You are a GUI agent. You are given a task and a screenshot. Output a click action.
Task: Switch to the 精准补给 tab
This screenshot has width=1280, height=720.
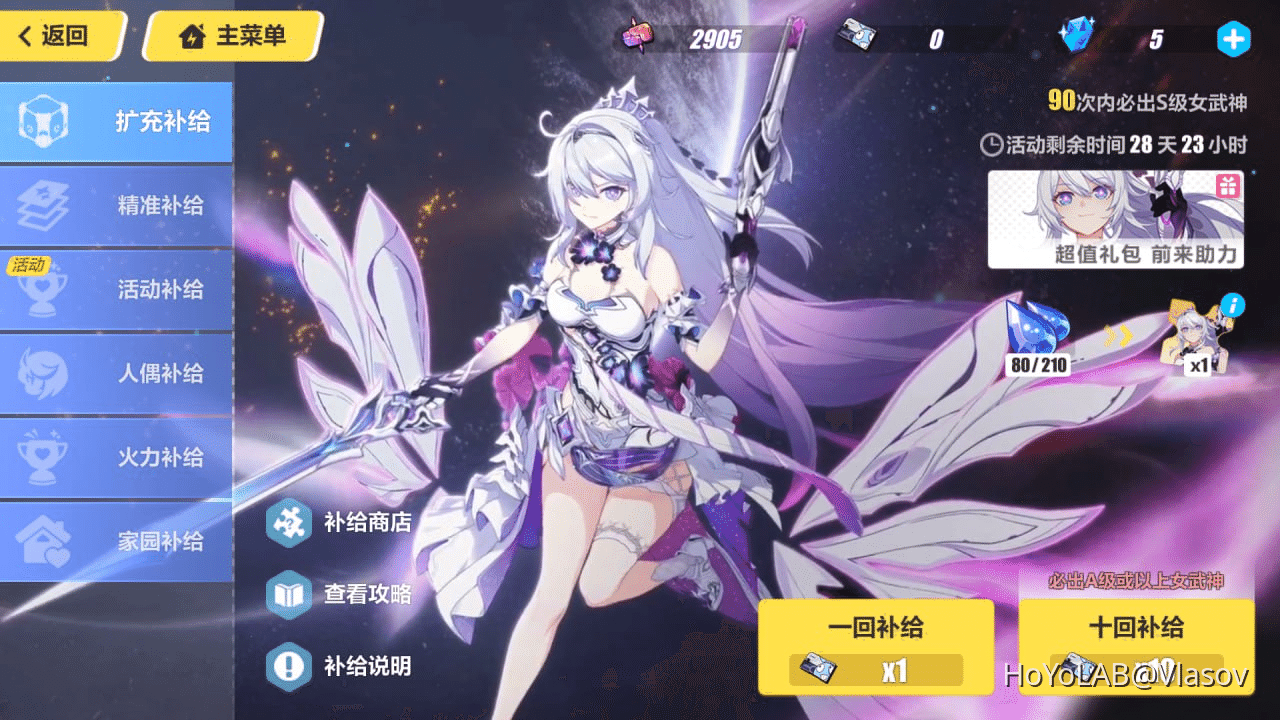(117, 205)
